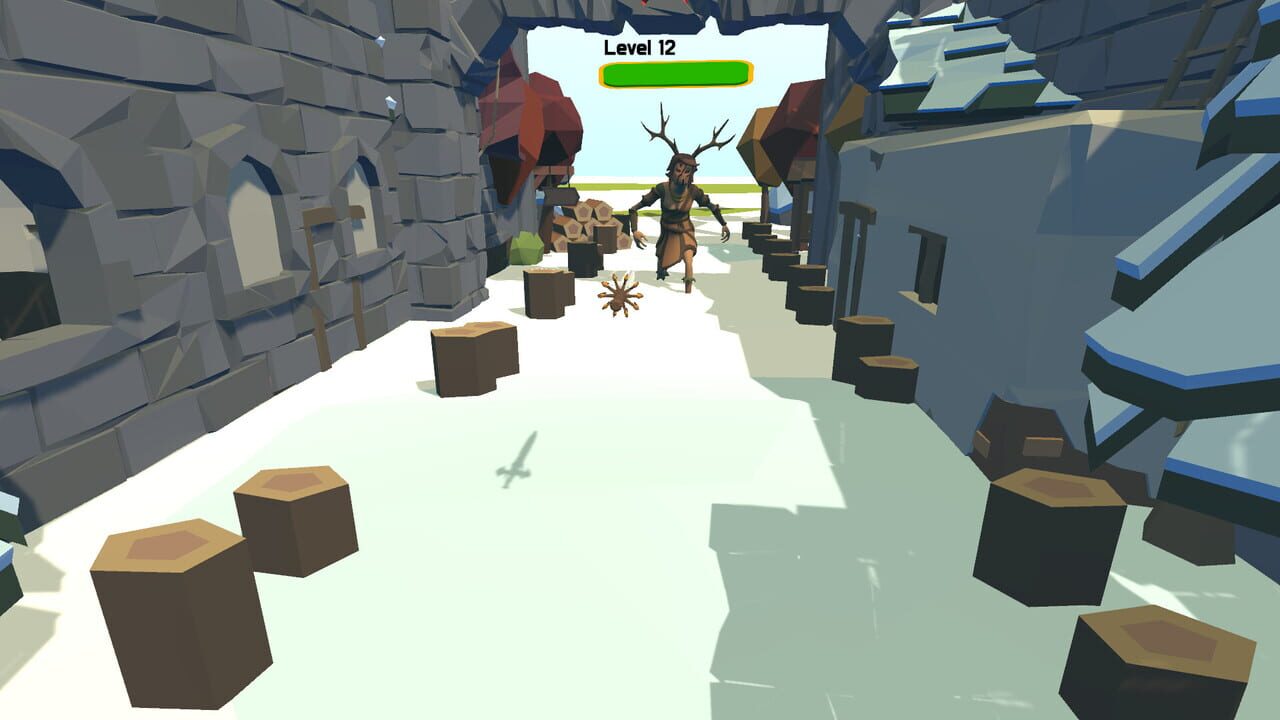
Task: Click the Level 12 label
Action: 640,46
